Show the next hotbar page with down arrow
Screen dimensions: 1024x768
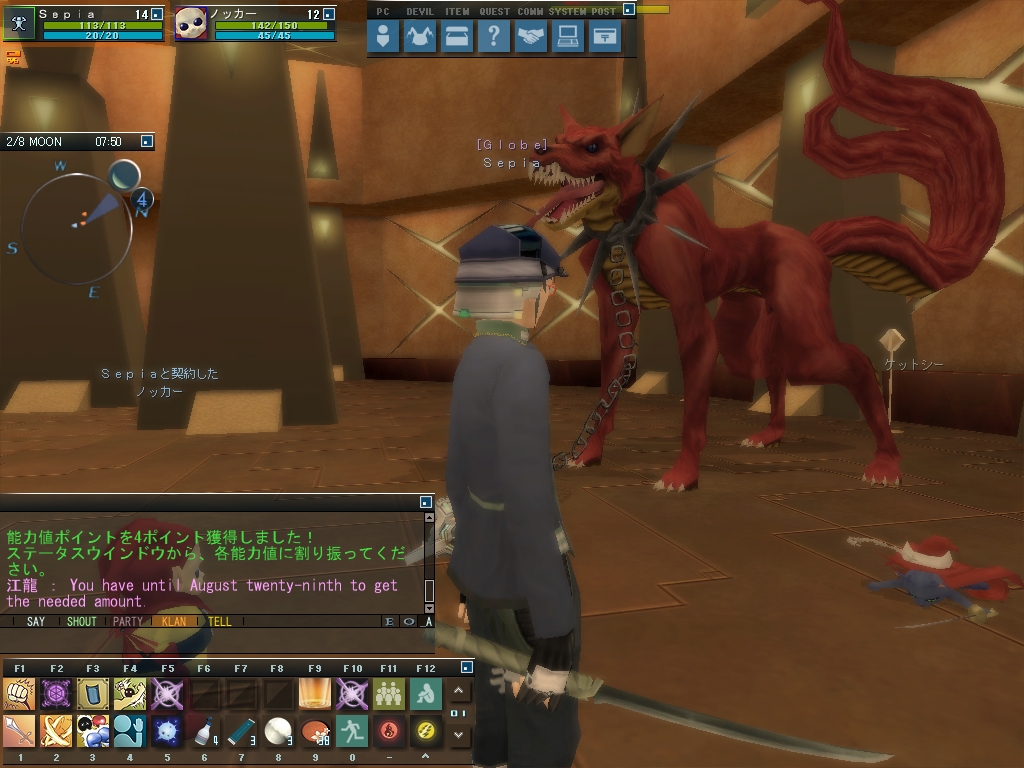(x=458, y=735)
